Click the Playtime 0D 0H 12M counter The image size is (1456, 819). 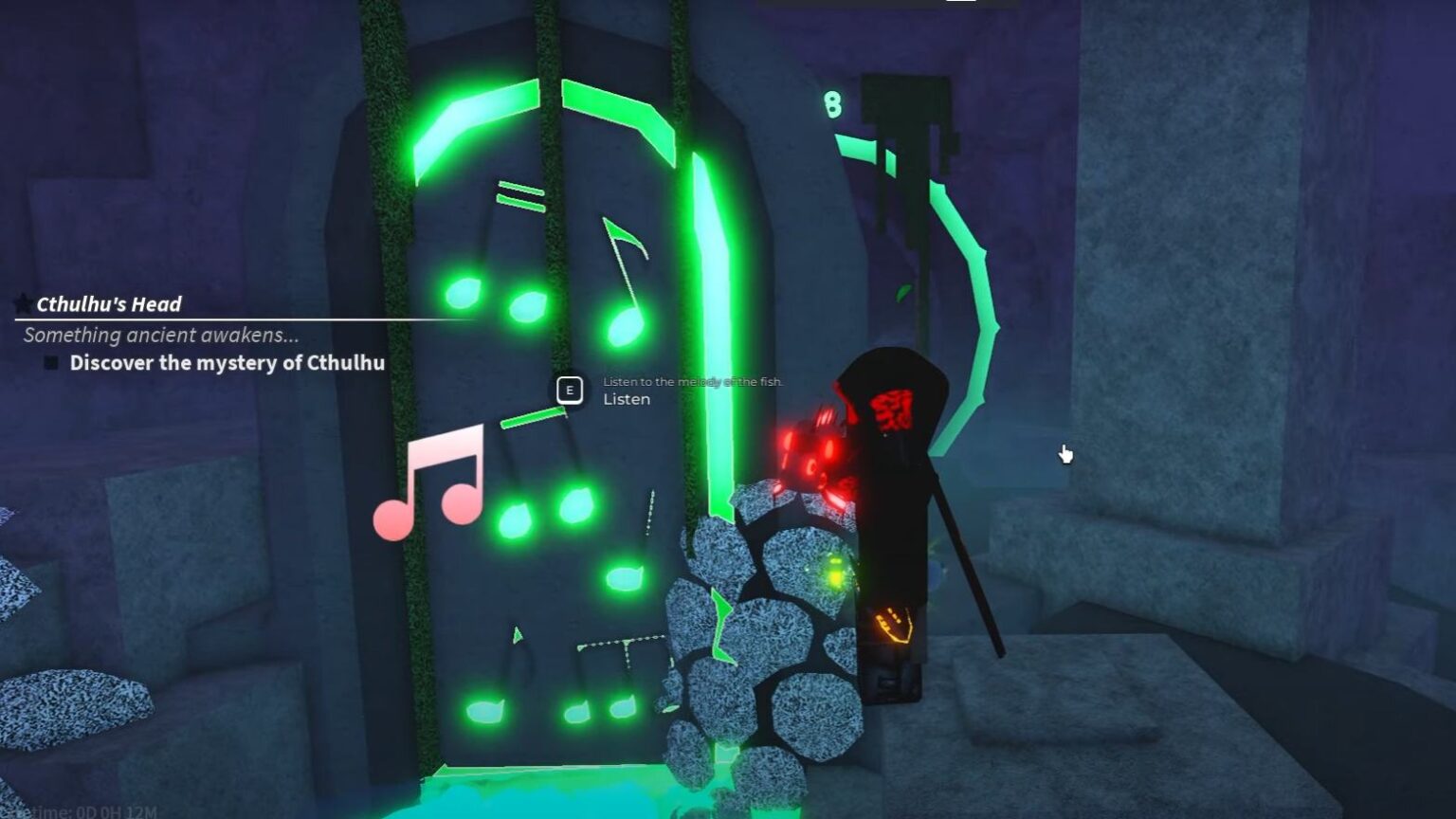71,809
